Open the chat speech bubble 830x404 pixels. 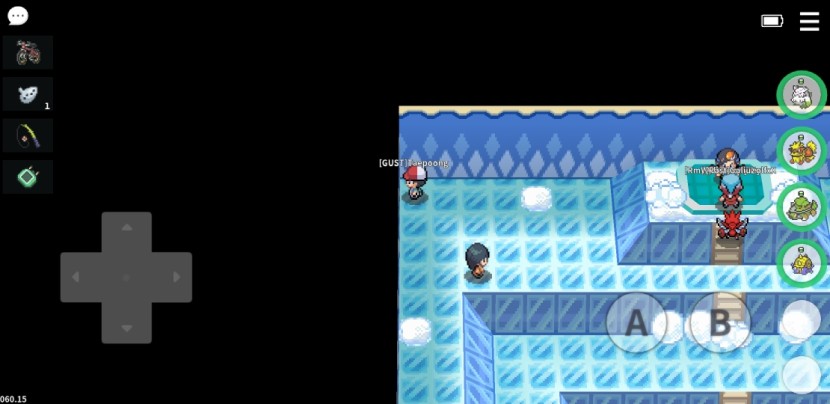[18, 16]
